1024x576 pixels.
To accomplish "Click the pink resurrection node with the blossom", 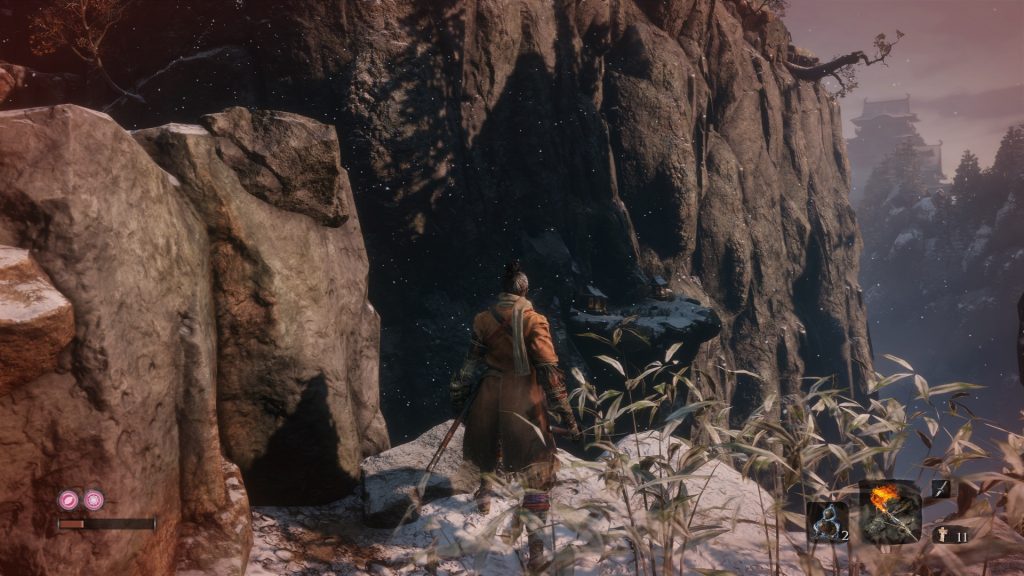I will point(93,499).
